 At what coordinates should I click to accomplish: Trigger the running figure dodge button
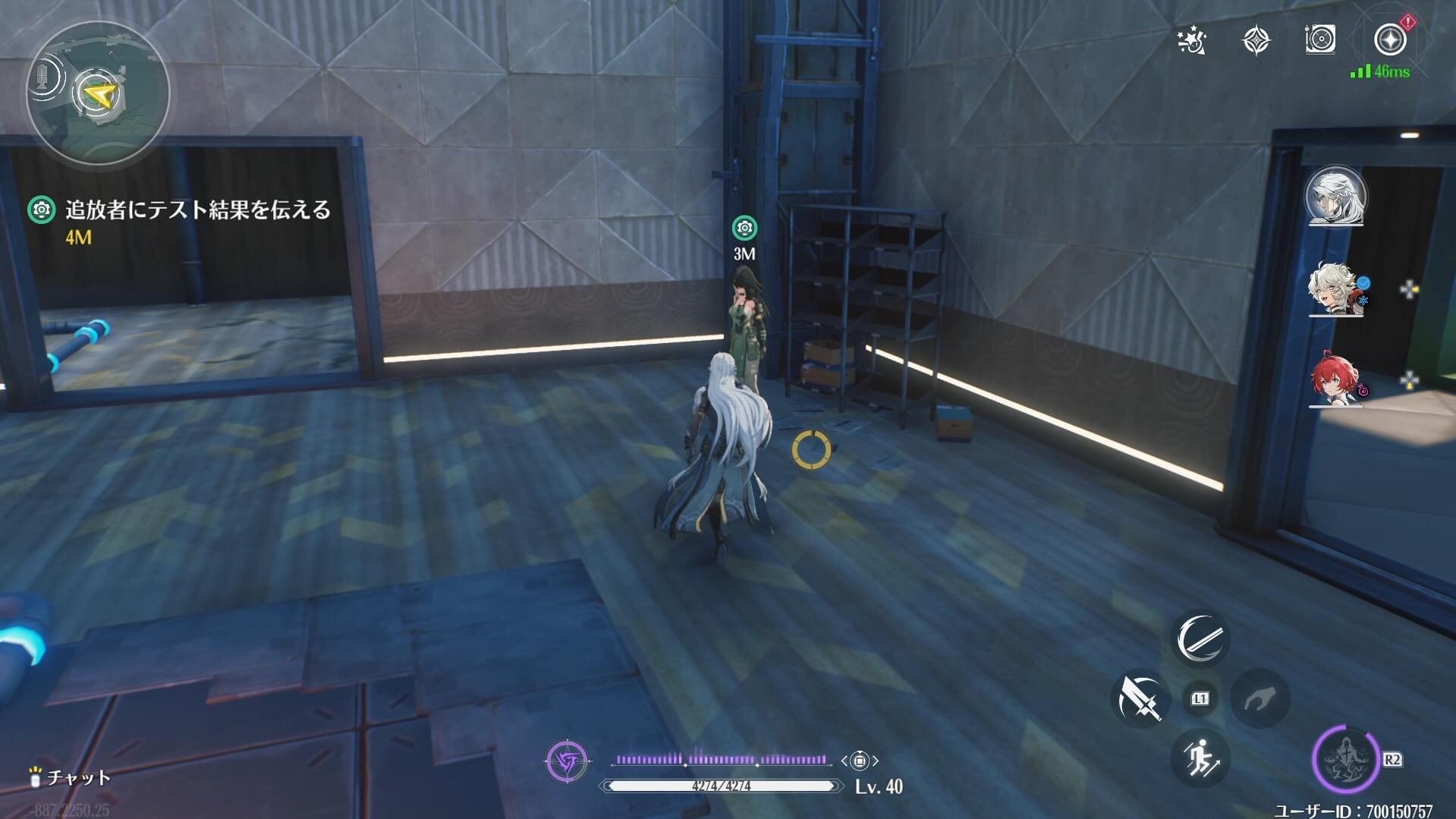1200,758
